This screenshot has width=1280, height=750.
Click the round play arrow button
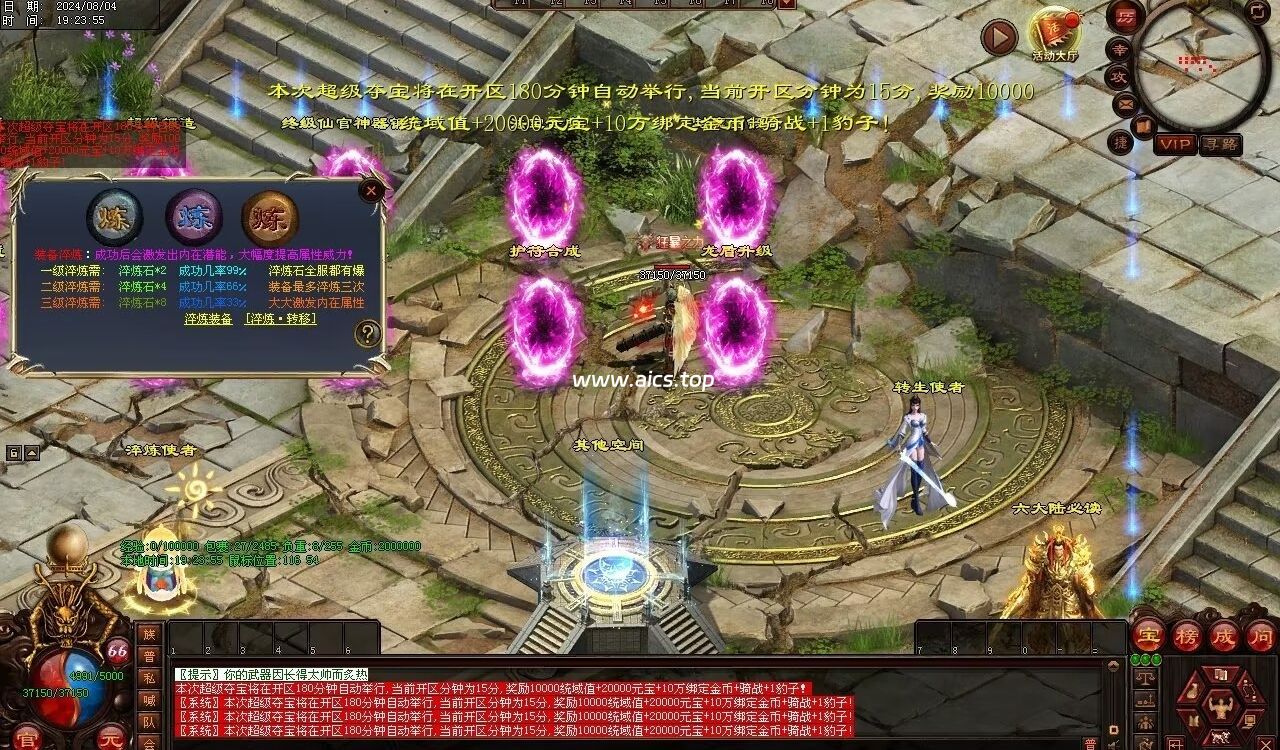(x=999, y=38)
